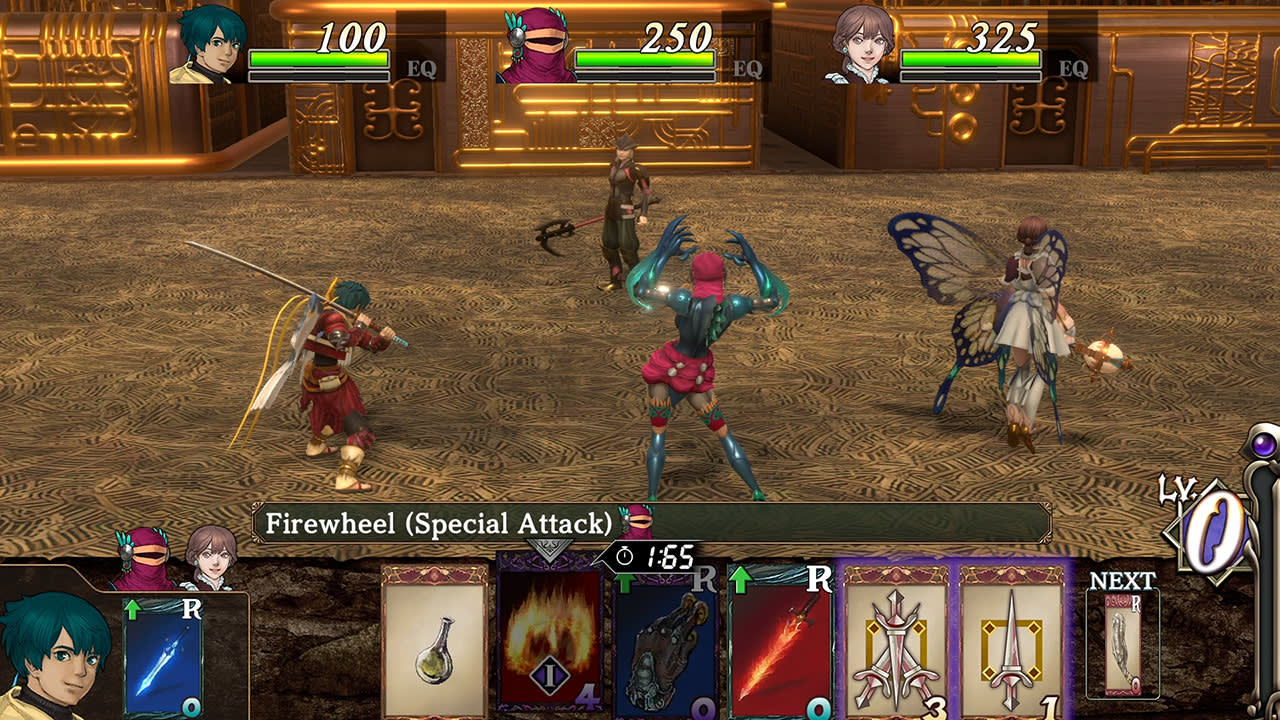Select the flask potion card
This screenshot has height=720, width=1280.
coord(433,650)
